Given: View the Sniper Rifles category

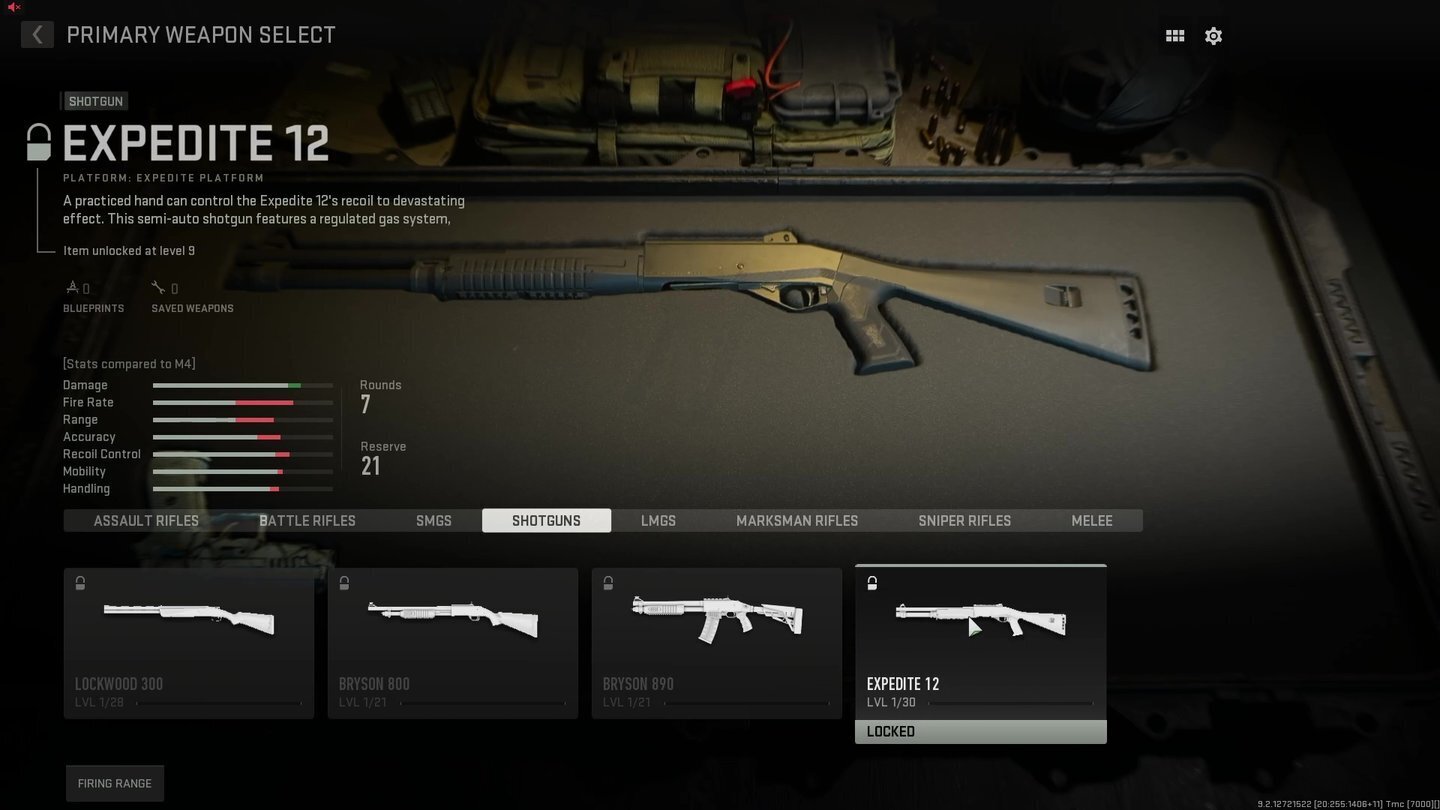Looking at the screenshot, I should 964,521.
